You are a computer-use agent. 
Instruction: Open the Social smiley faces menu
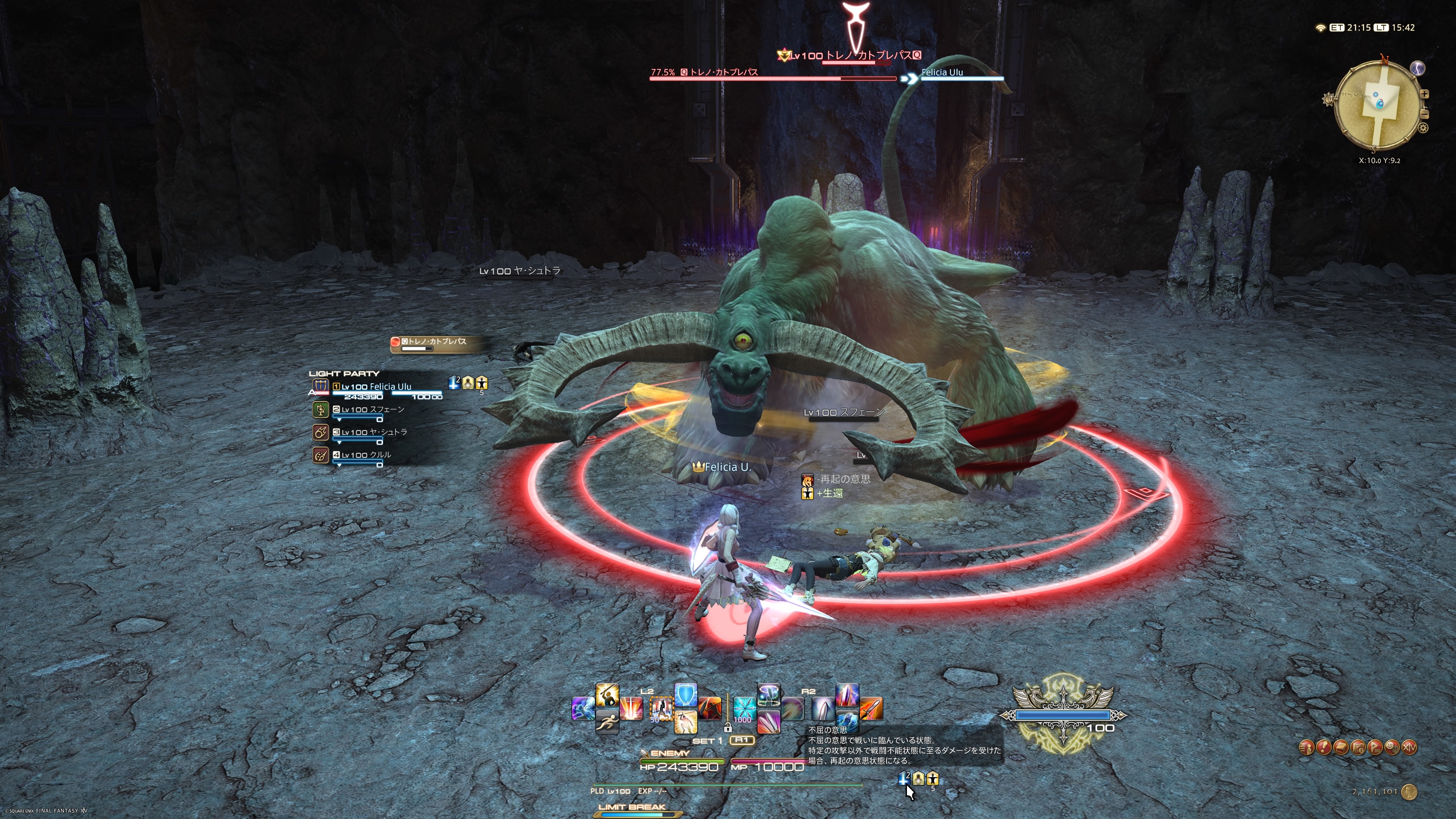1392,748
